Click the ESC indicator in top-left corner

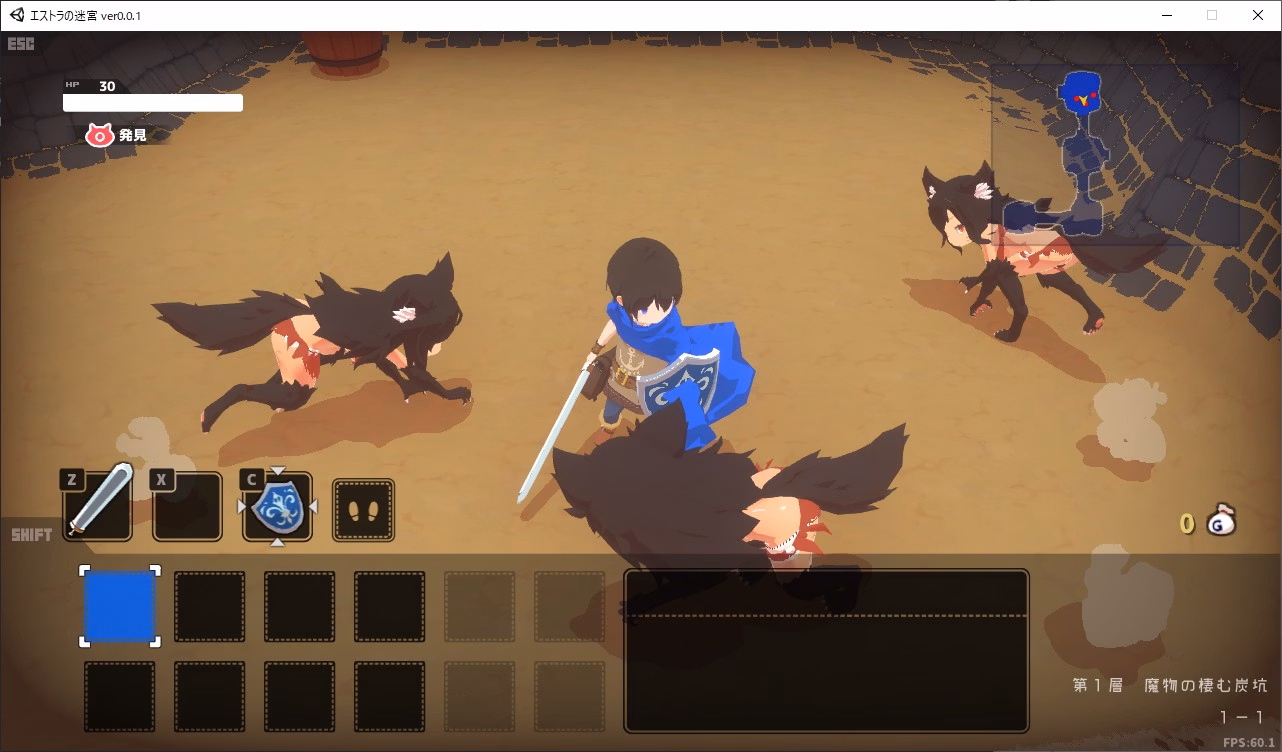pyautogui.click(x=21, y=44)
